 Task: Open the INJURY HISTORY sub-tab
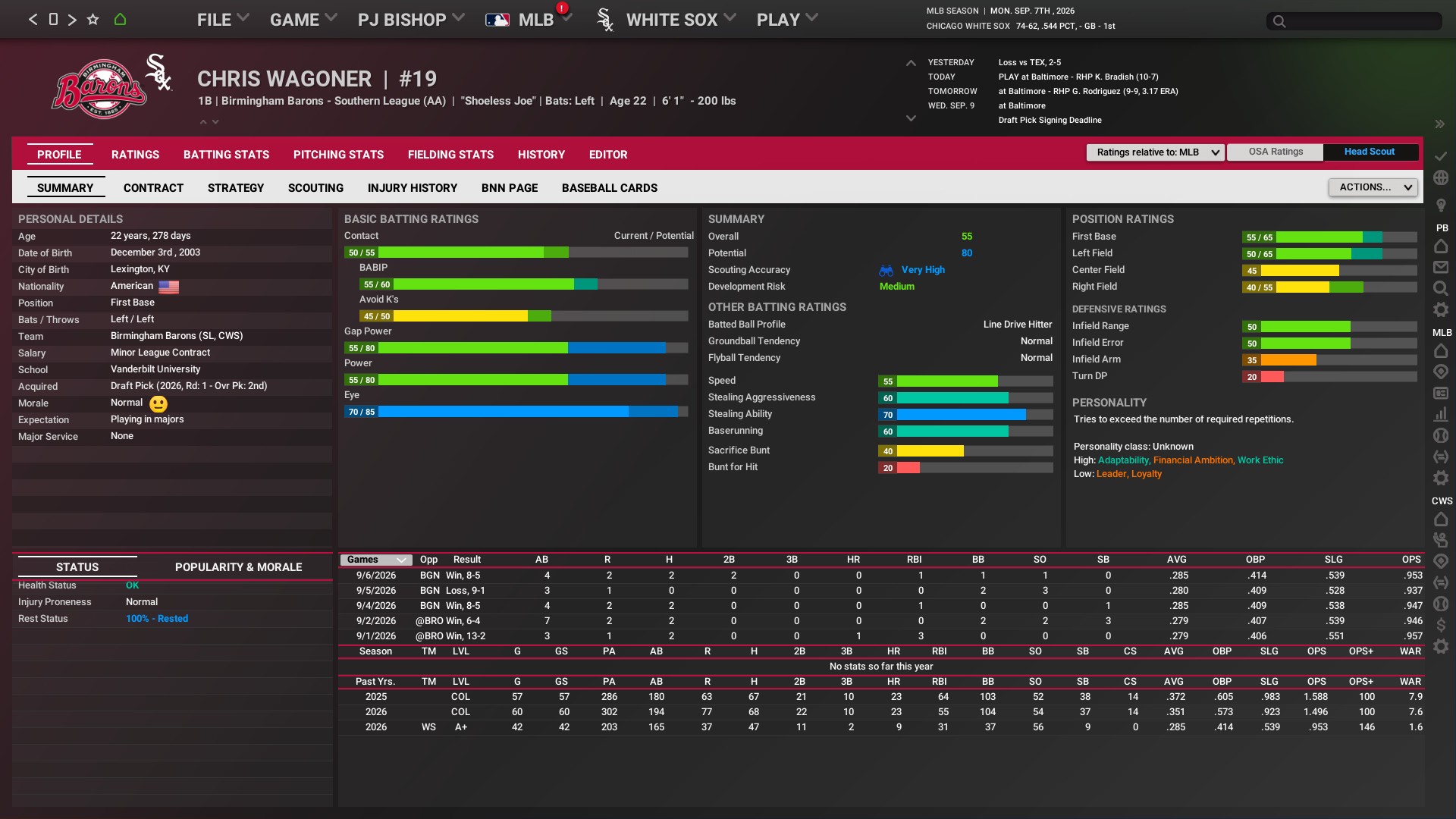(x=412, y=188)
